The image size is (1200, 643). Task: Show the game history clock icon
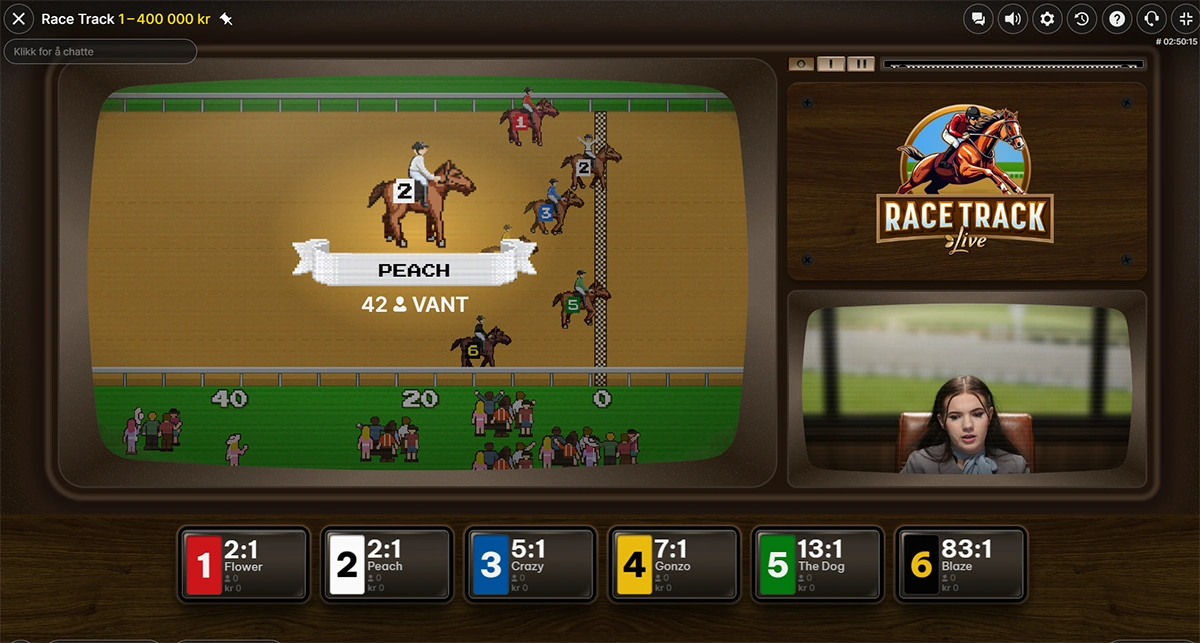pos(1082,19)
